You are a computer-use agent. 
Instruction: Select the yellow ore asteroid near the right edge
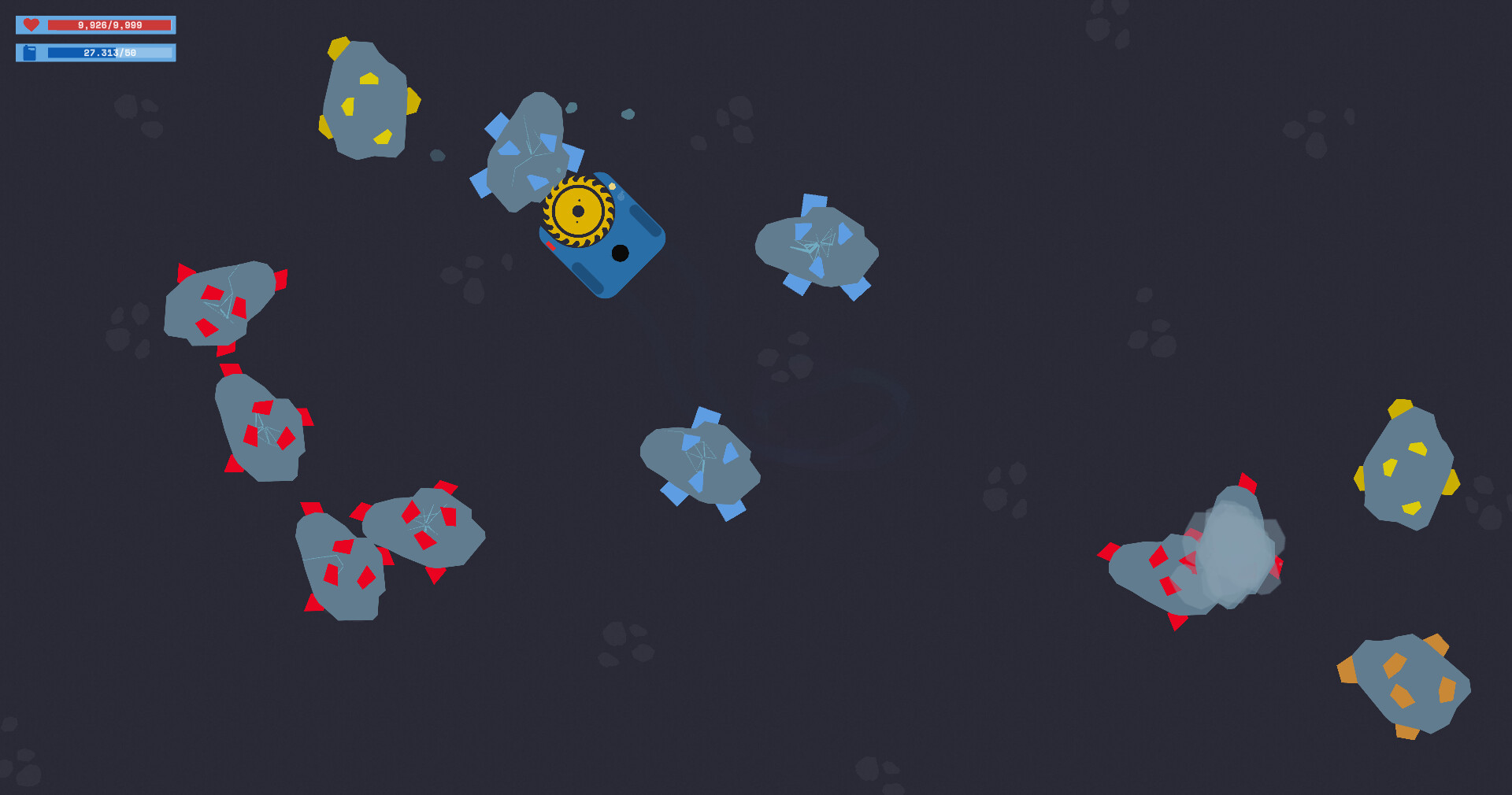1409,464
